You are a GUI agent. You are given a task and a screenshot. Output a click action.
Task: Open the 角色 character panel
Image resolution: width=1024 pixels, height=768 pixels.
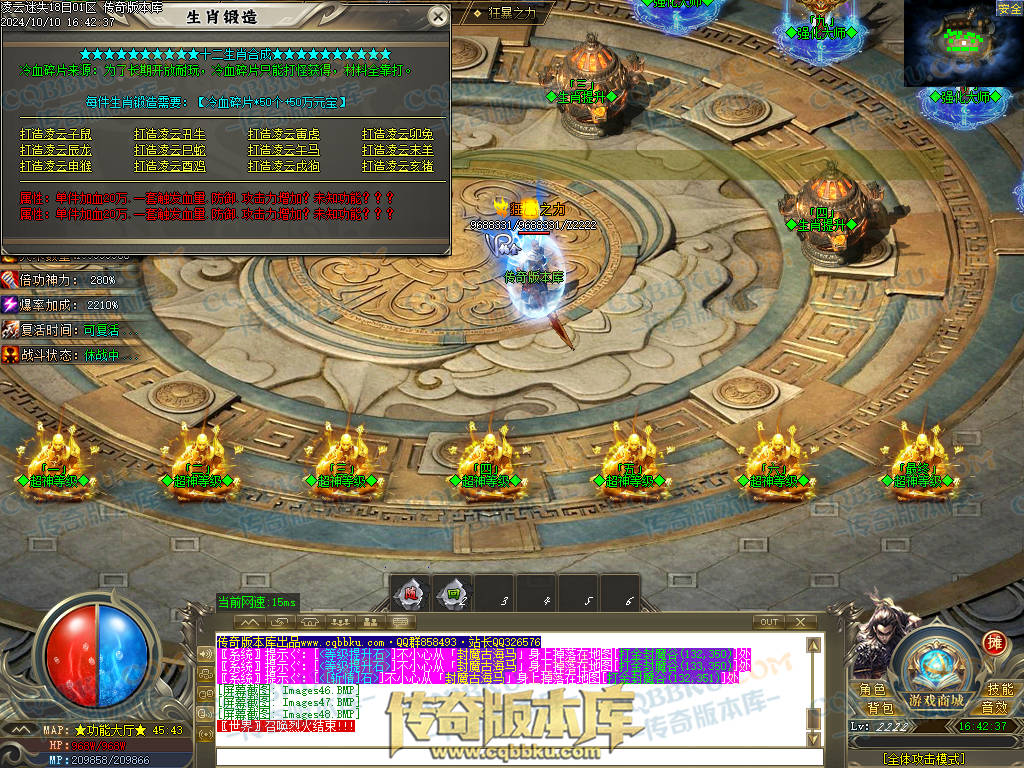coord(873,690)
